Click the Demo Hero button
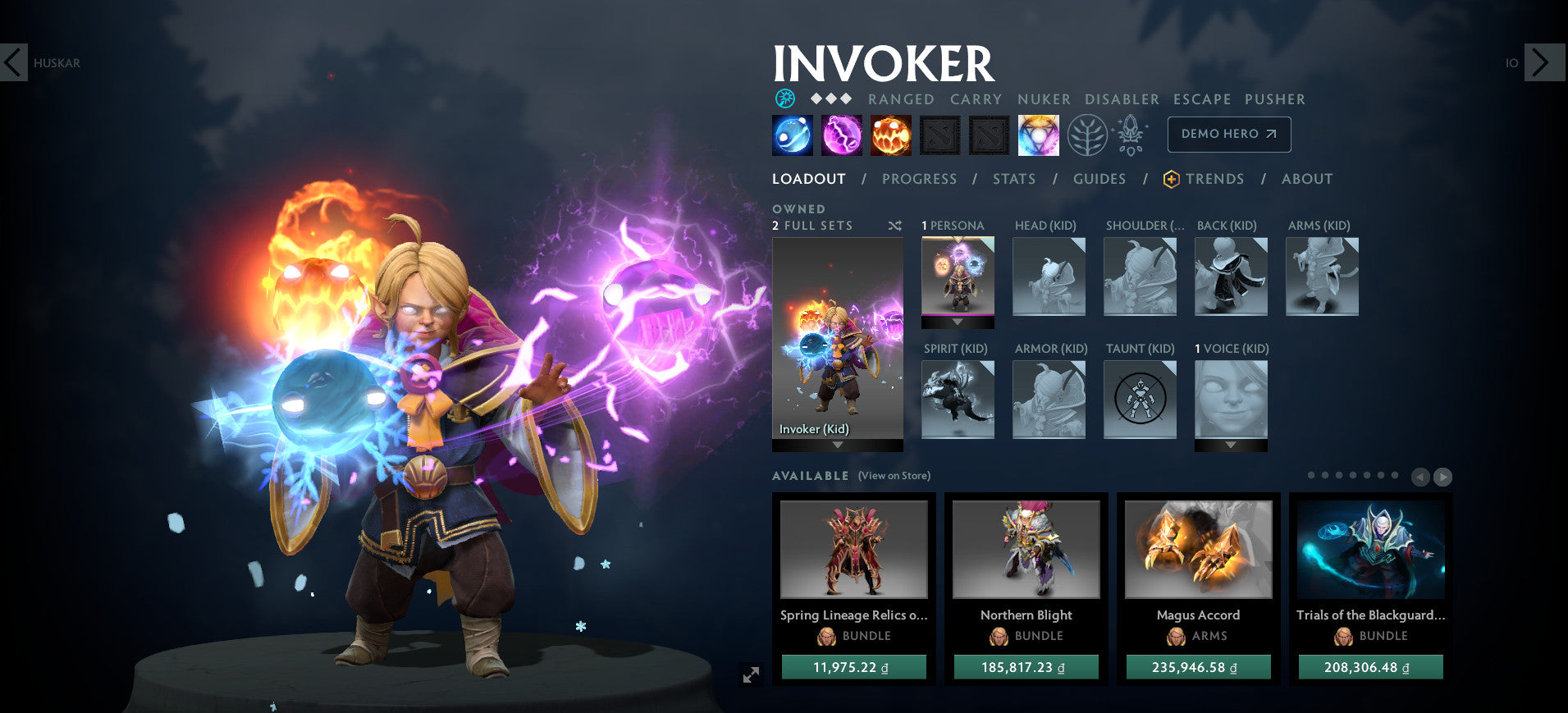The width and height of the screenshot is (1568, 713). pos(1228,134)
